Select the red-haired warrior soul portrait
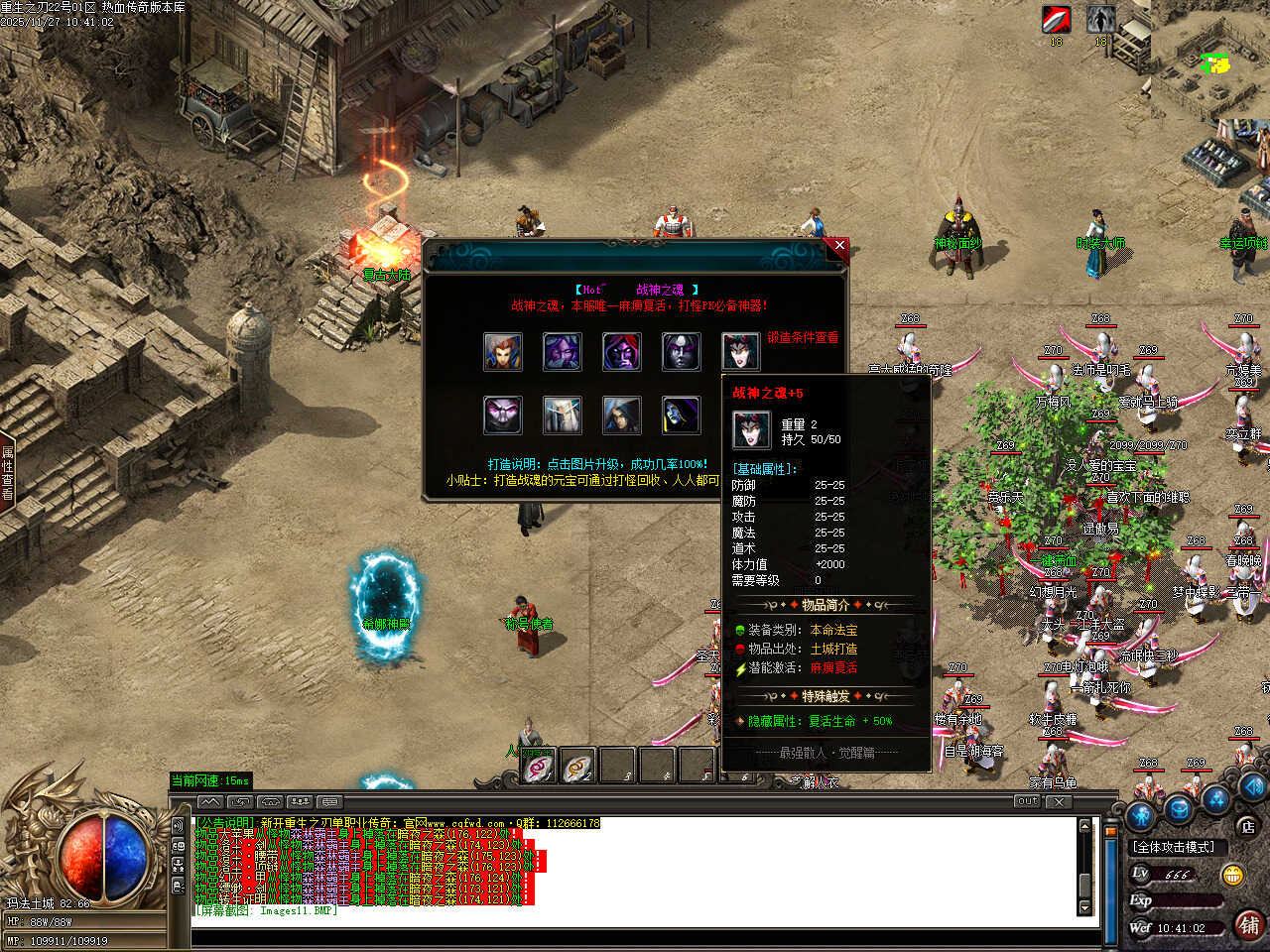 [x=503, y=352]
